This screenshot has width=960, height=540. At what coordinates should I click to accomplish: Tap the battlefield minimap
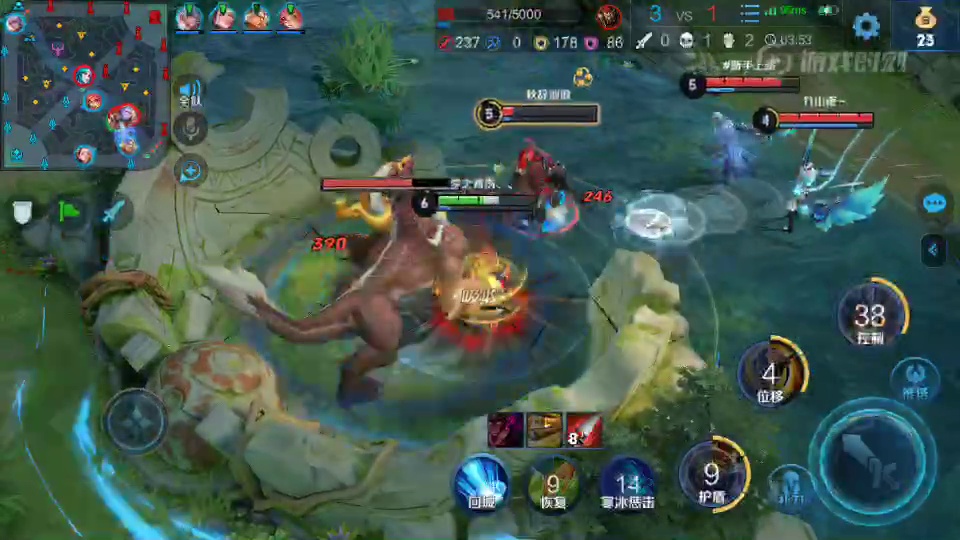[x=84, y=85]
